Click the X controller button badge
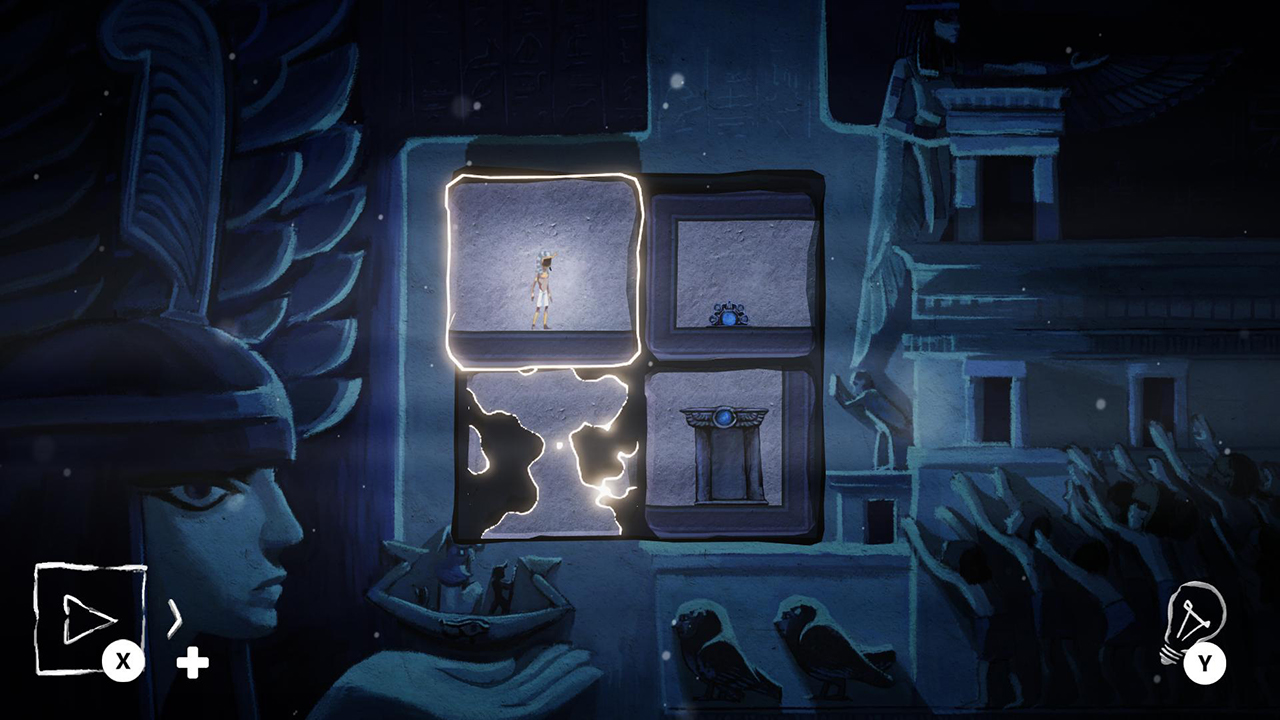Screen dimensions: 1280x720 pyautogui.click(x=124, y=661)
